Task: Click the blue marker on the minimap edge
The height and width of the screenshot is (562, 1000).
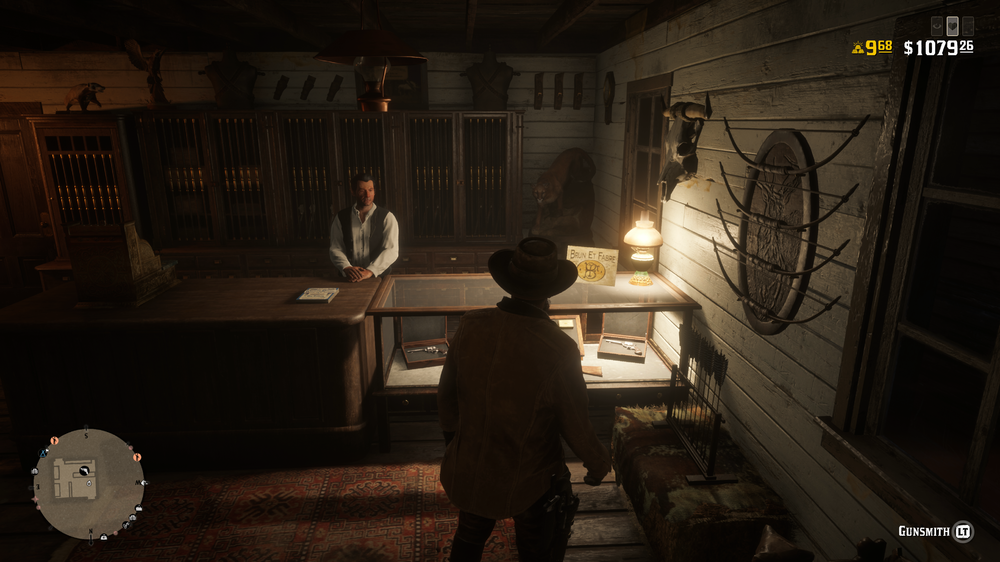Action: pos(41,452)
